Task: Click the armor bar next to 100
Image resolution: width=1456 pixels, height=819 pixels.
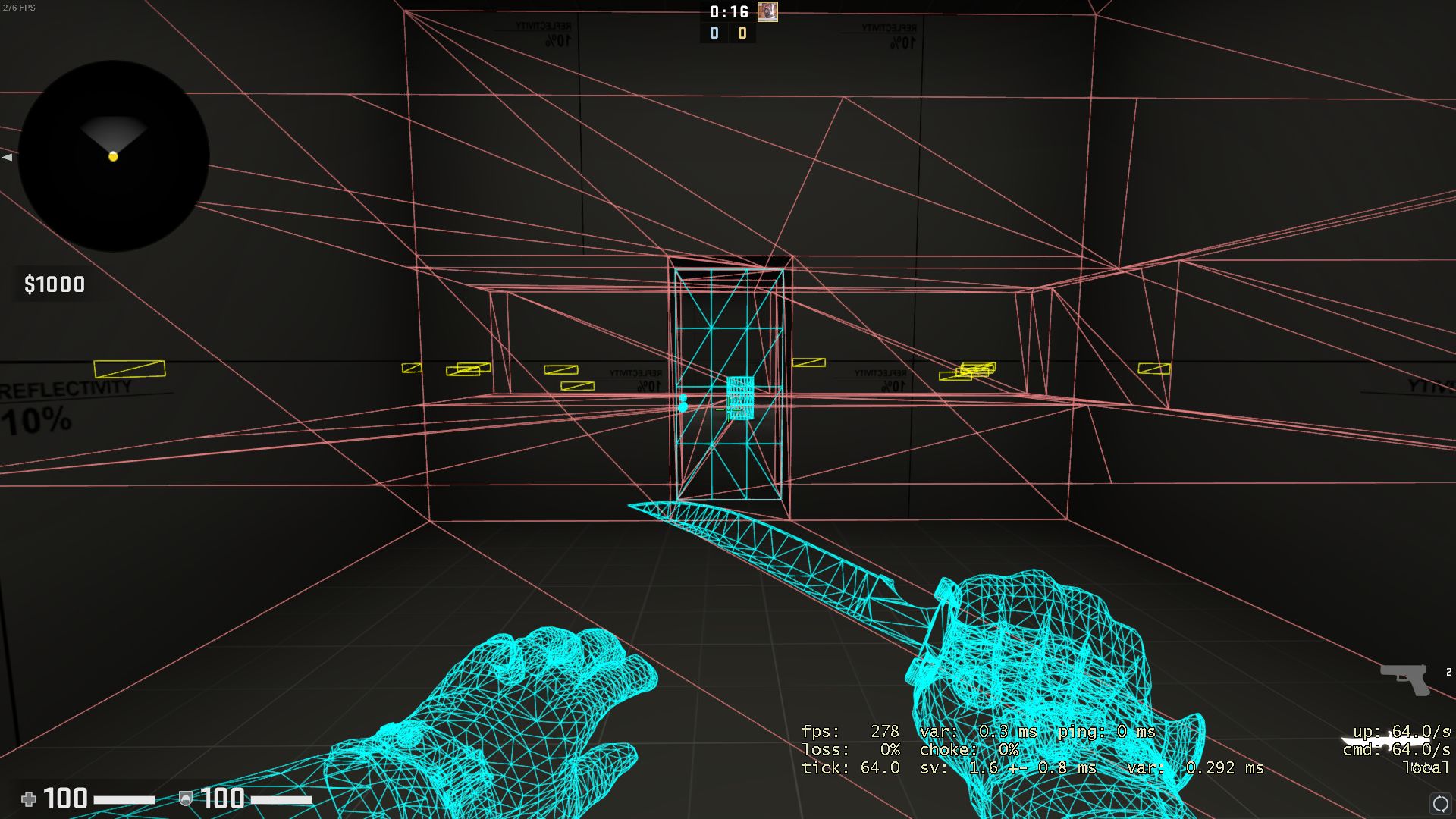Action: (279, 799)
